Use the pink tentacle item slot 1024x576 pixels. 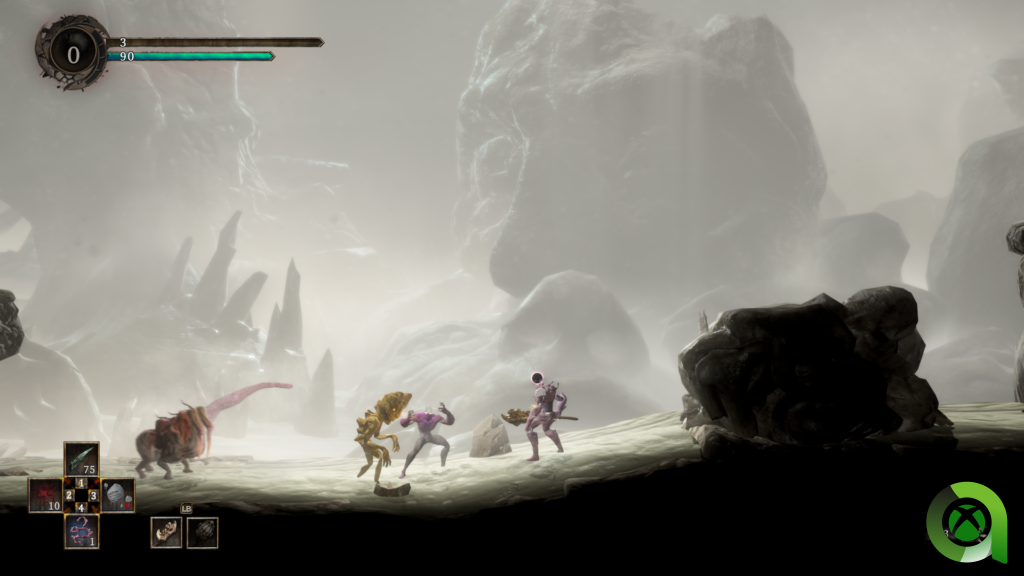coord(81,531)
